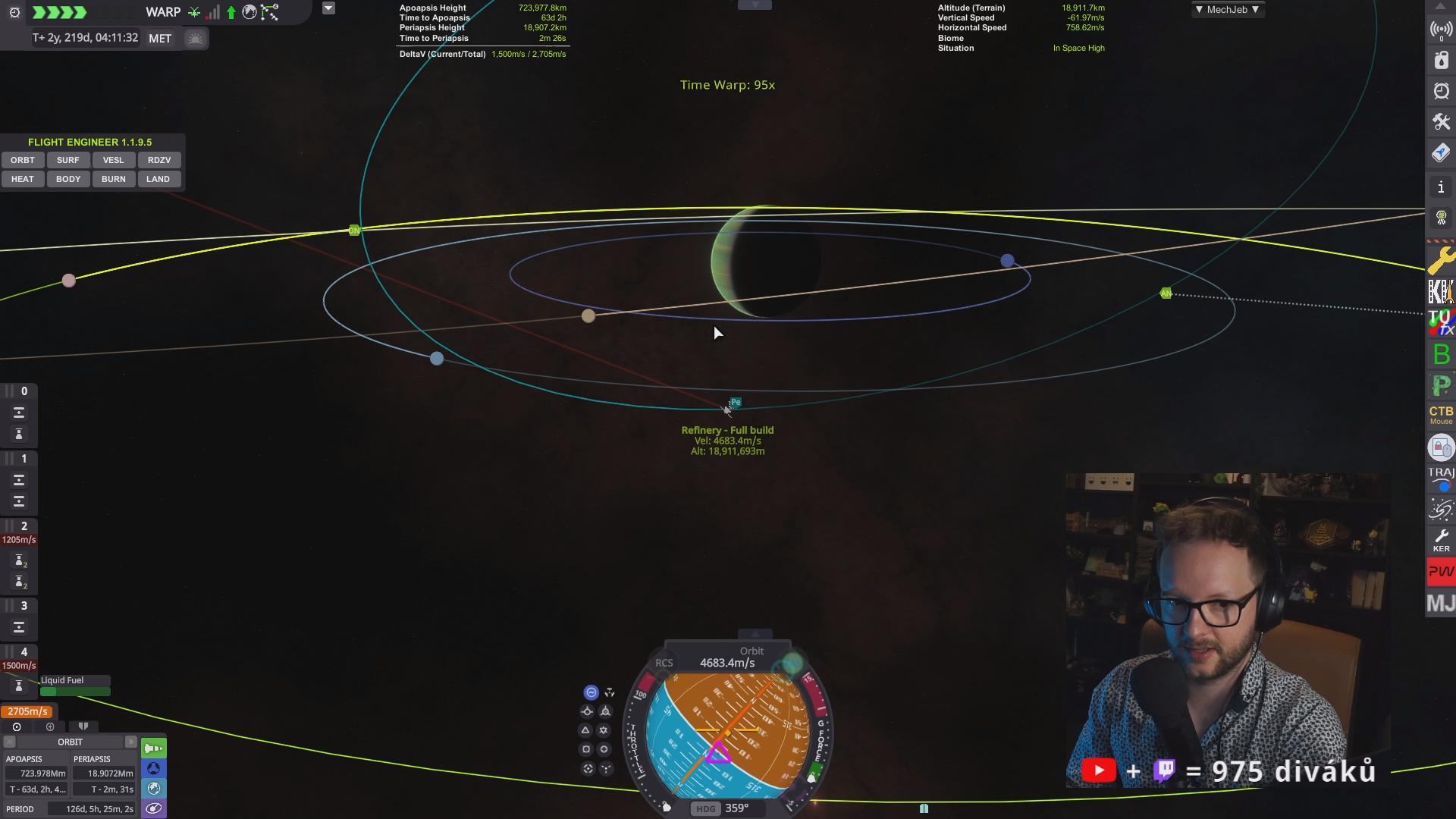Toggle the TRAJ Trajectories toolbar icon
This screenshot has height=819, width=1456.
point(1441,479)
